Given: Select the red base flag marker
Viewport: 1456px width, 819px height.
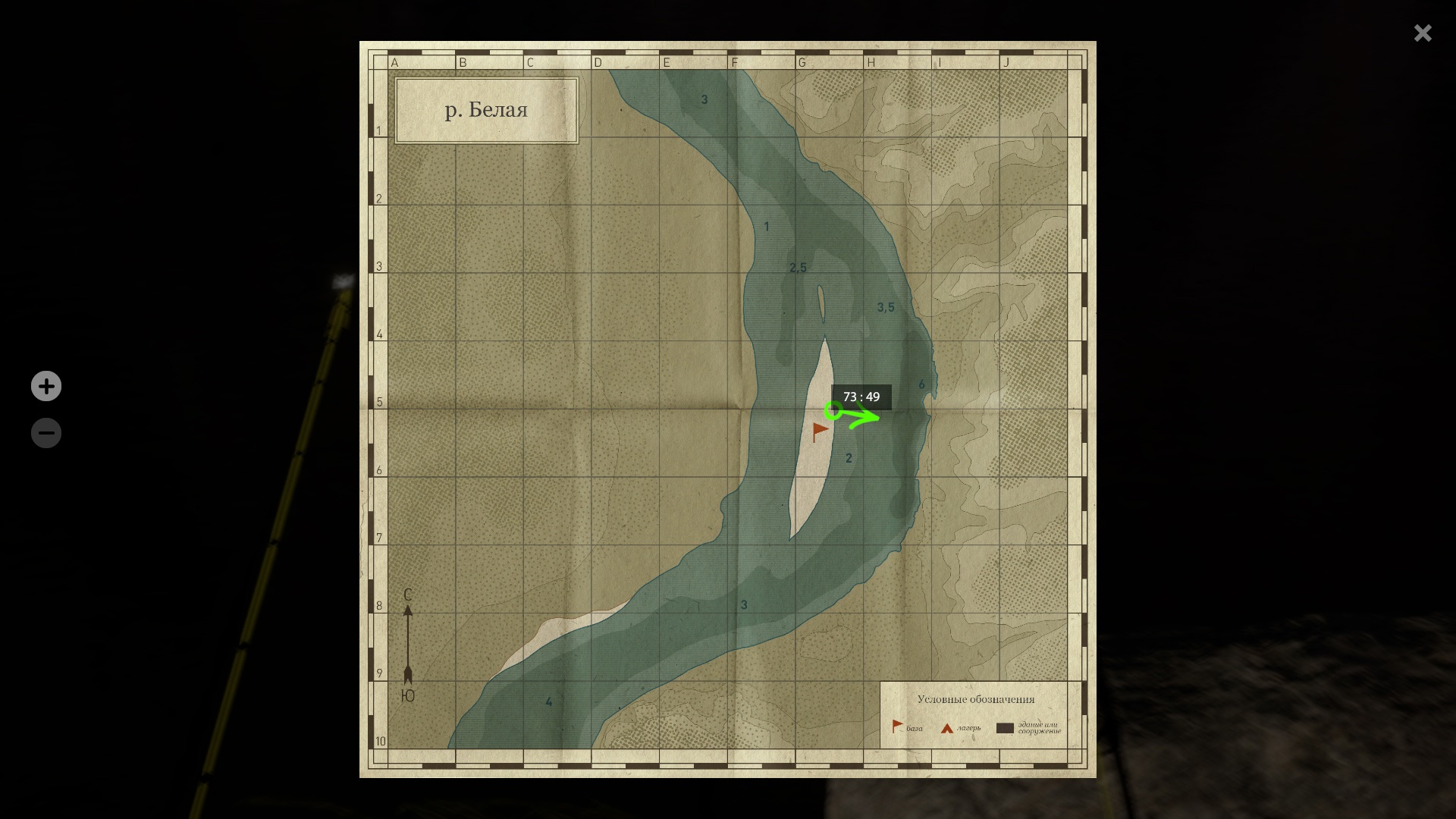Looking at the screenshot, I should (820, 431).
